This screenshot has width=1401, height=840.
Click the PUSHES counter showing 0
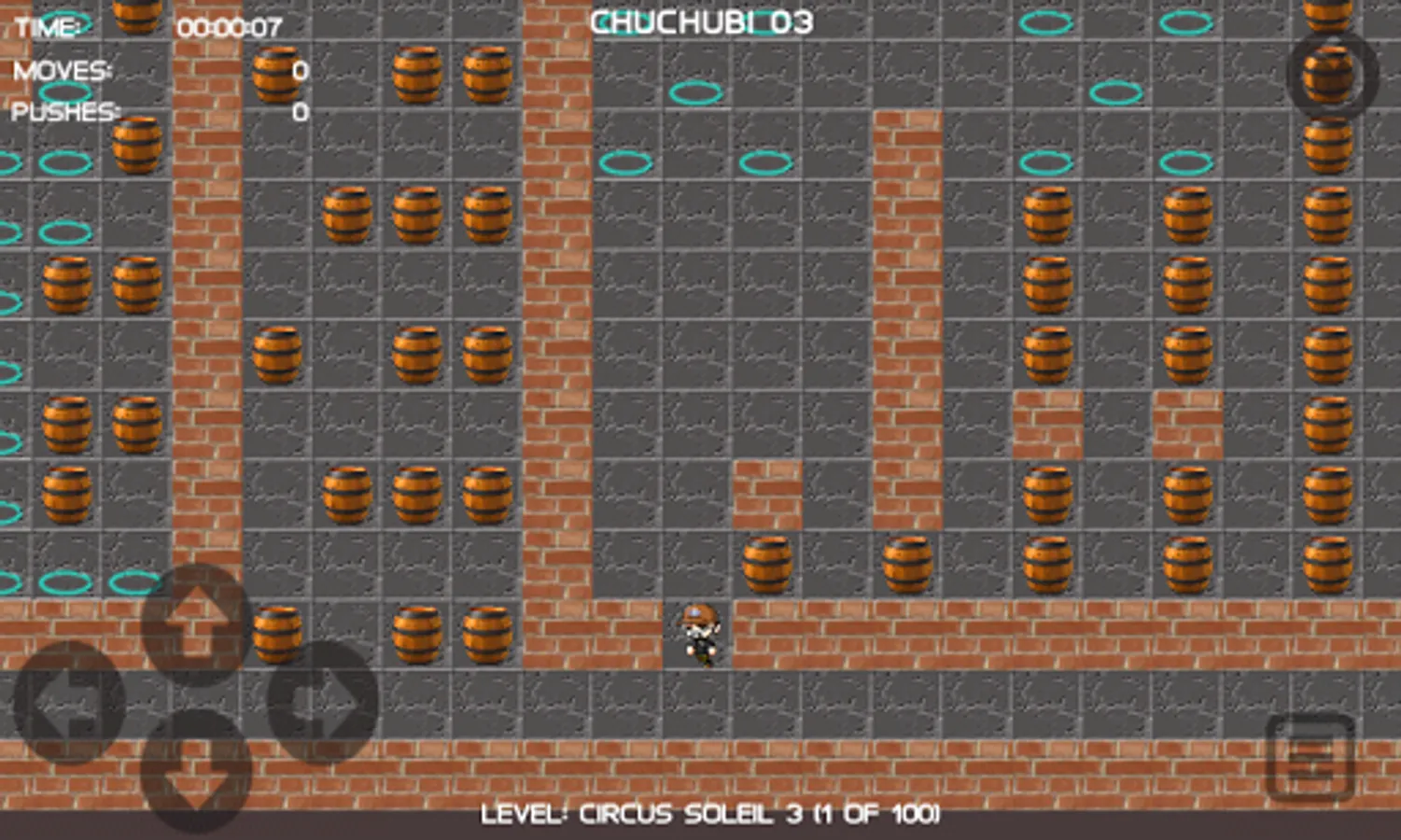[297, 114]
